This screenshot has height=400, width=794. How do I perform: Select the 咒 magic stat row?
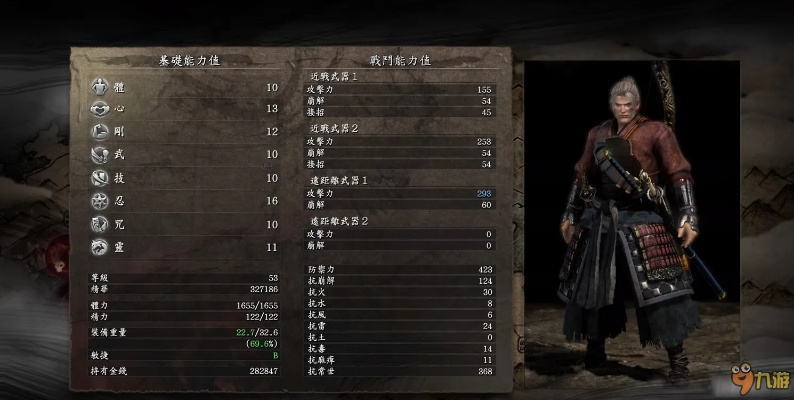(185, 224)
